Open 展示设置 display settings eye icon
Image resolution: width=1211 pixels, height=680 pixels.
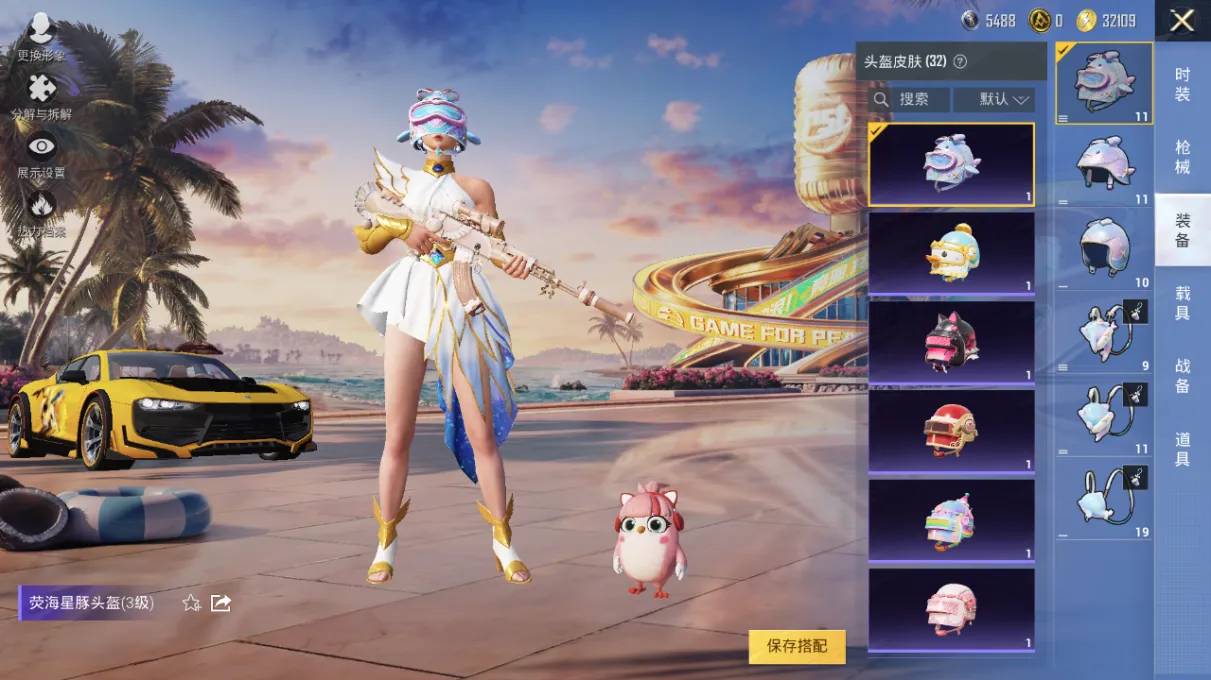click(41, 154)
